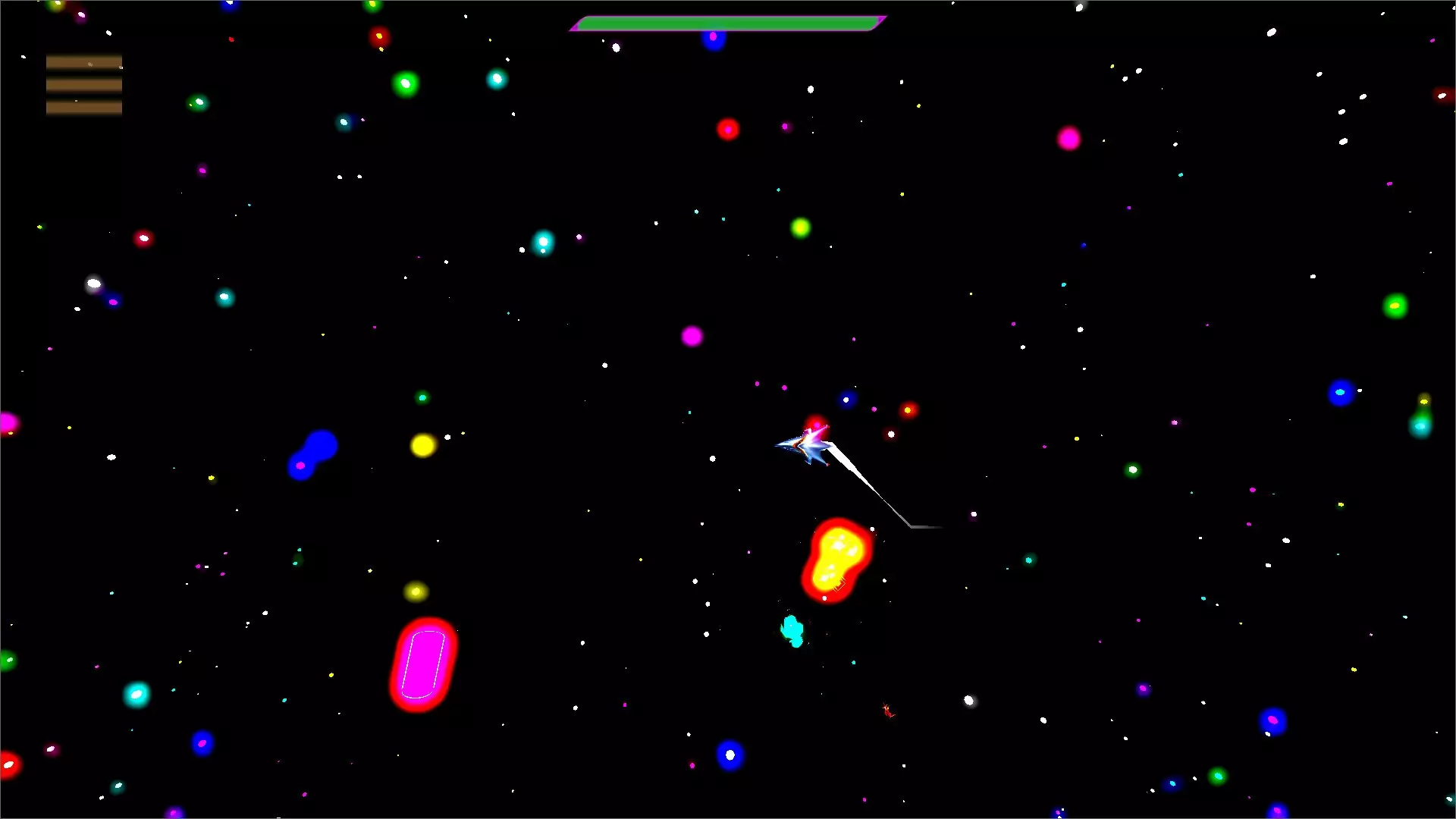Click the tiny red enemy sprite lower right
Image resolution: width=1456 pixels, height=819 pixels.
pyautogui.click(x=888, y=711)
